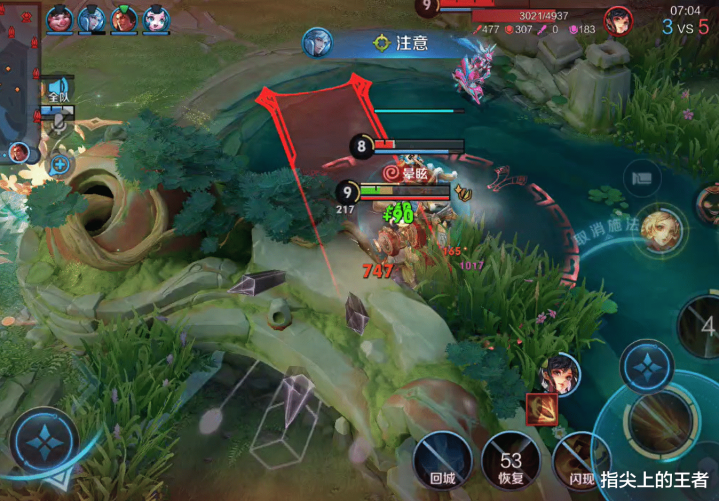
Task: Target the blonde enemy hero portrait
Action: coord(661,228)
